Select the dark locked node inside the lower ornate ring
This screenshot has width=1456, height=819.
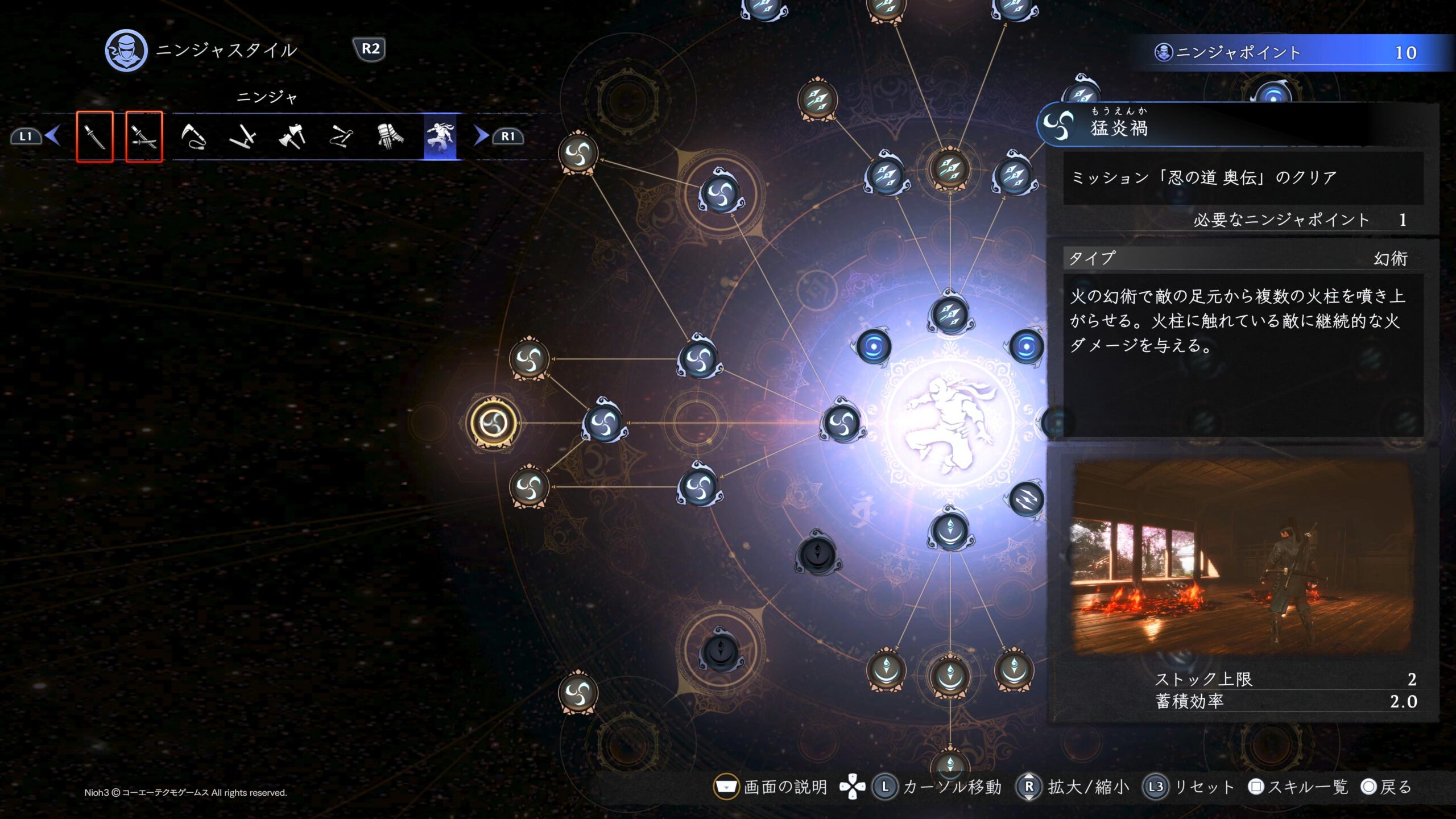click(721, 652)
